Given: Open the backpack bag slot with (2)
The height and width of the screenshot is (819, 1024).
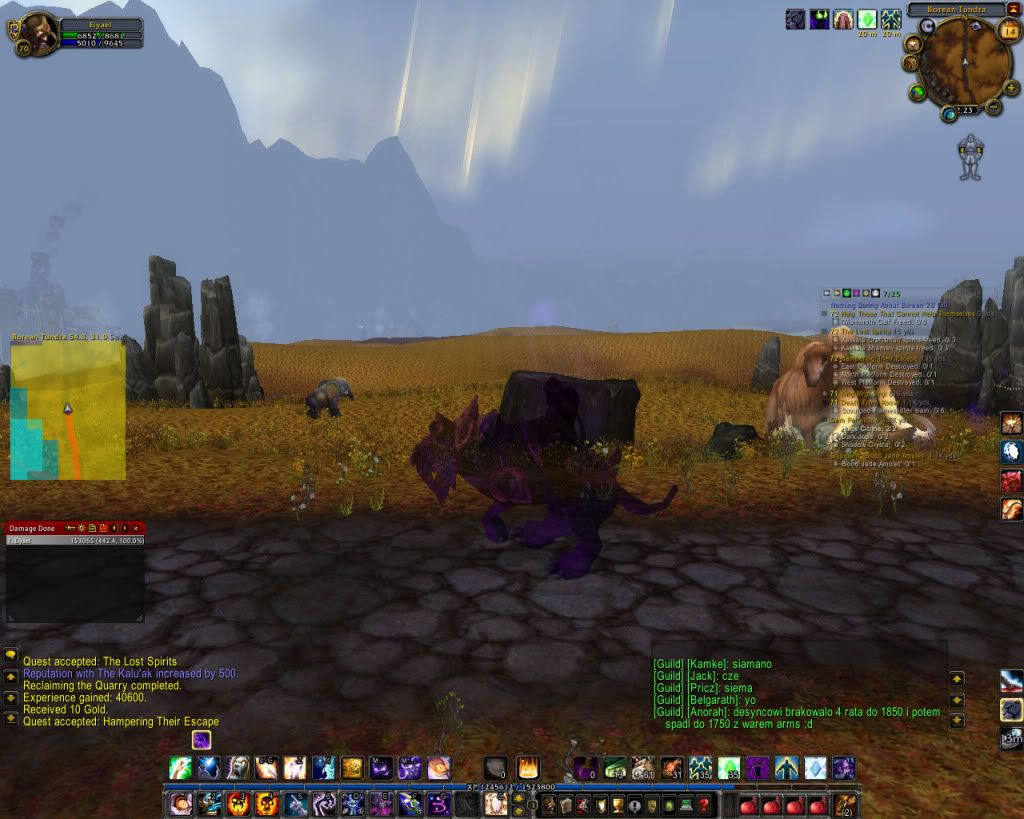Looking at the screenshot, I should [x=846, y=804].
